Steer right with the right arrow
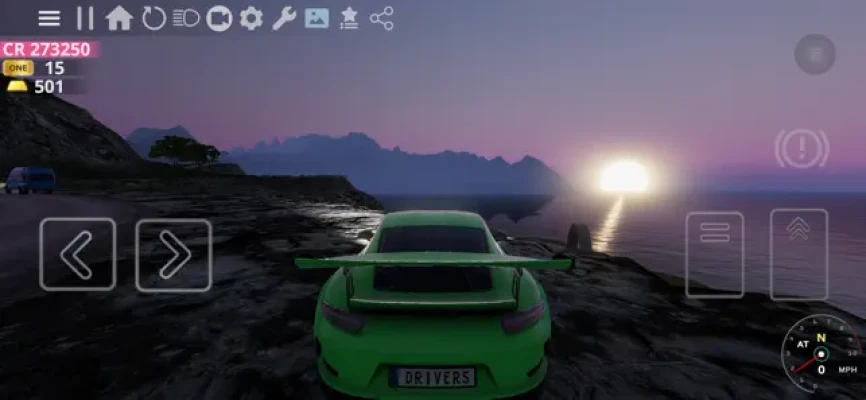 [173, 254]
